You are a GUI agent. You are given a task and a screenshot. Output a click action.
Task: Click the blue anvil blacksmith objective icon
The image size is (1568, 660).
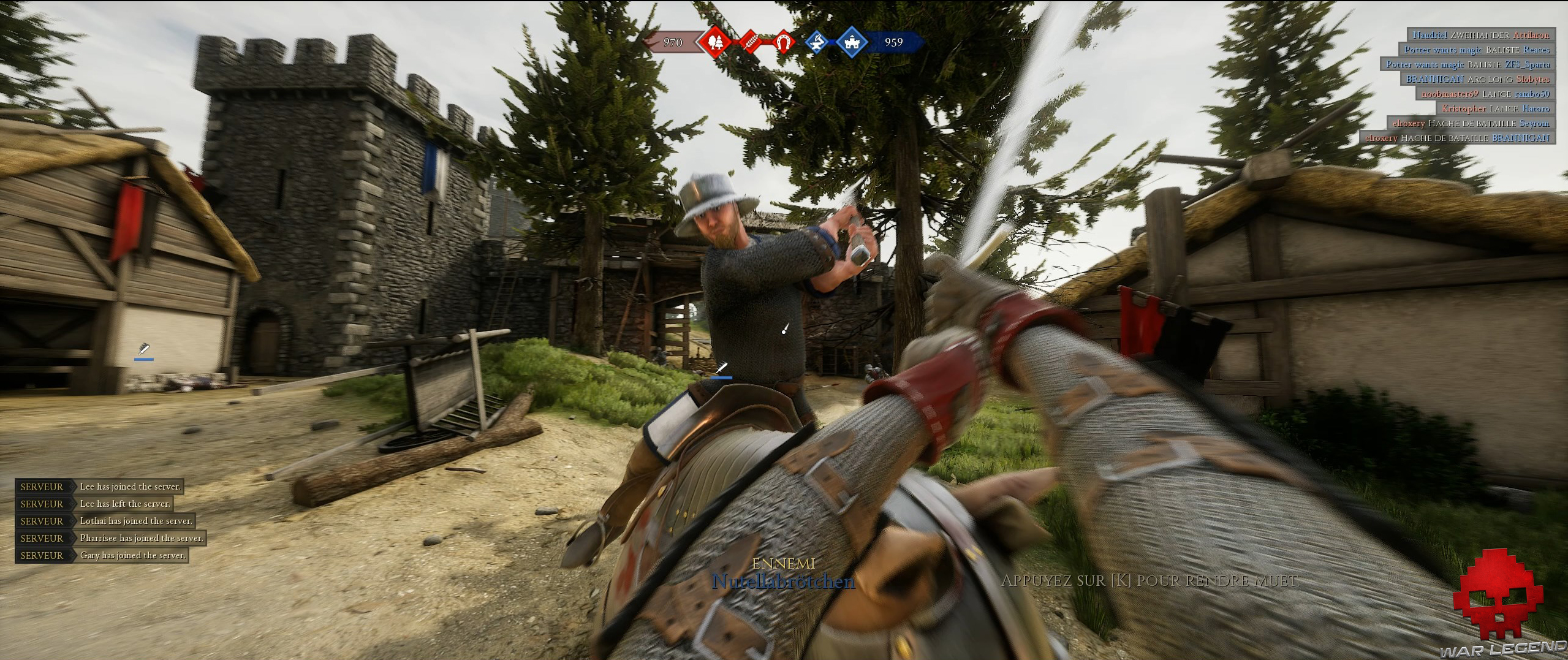coord(817,43)
